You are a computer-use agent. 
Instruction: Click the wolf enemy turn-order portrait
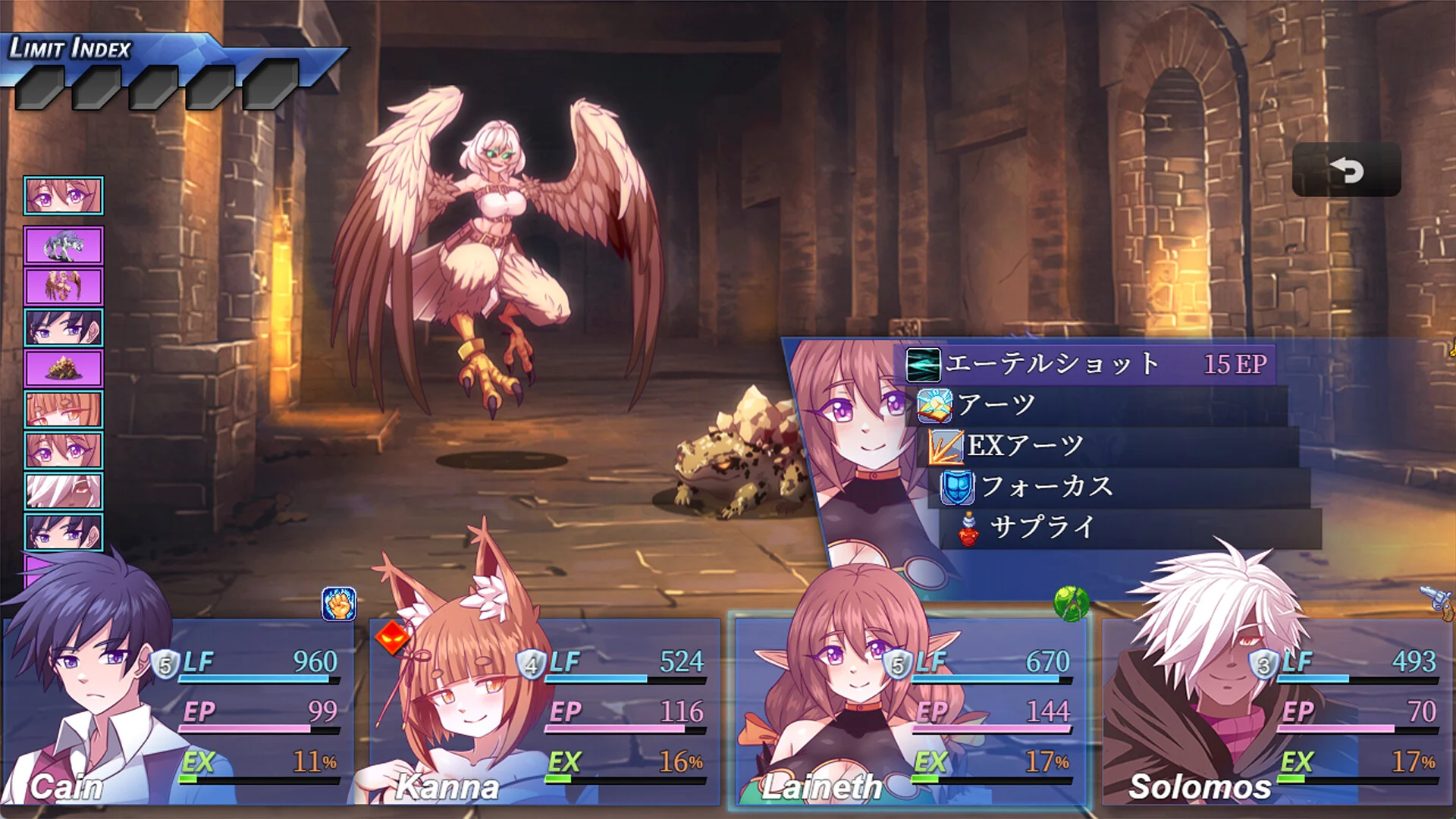coord(64,246)
